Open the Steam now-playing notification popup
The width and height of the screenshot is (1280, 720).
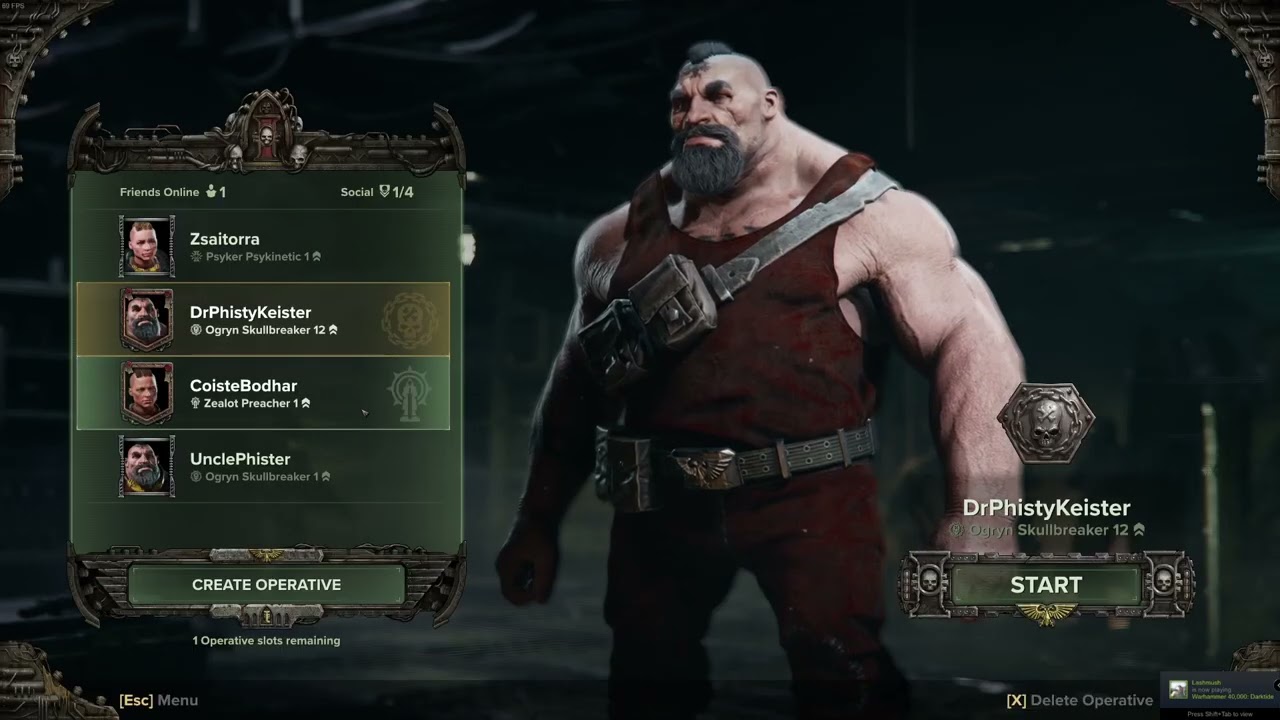point(1222,690)
